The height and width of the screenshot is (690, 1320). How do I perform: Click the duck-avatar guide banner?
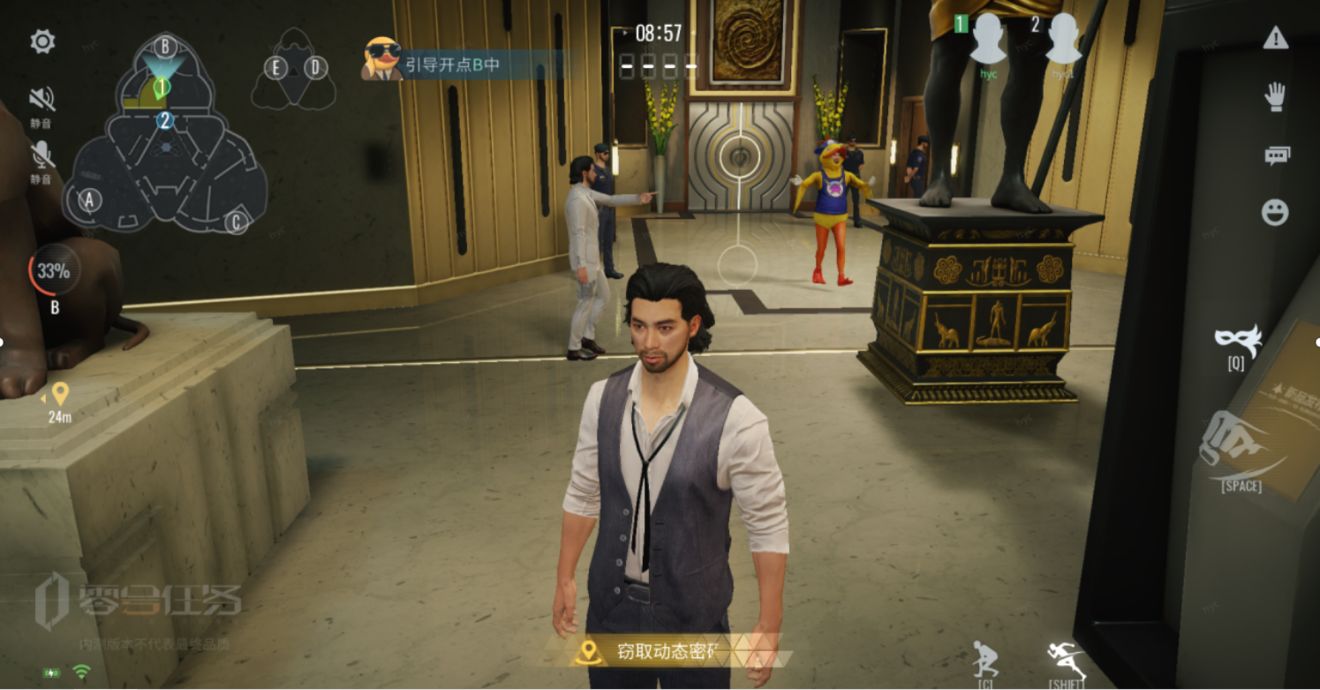(462, 64)
